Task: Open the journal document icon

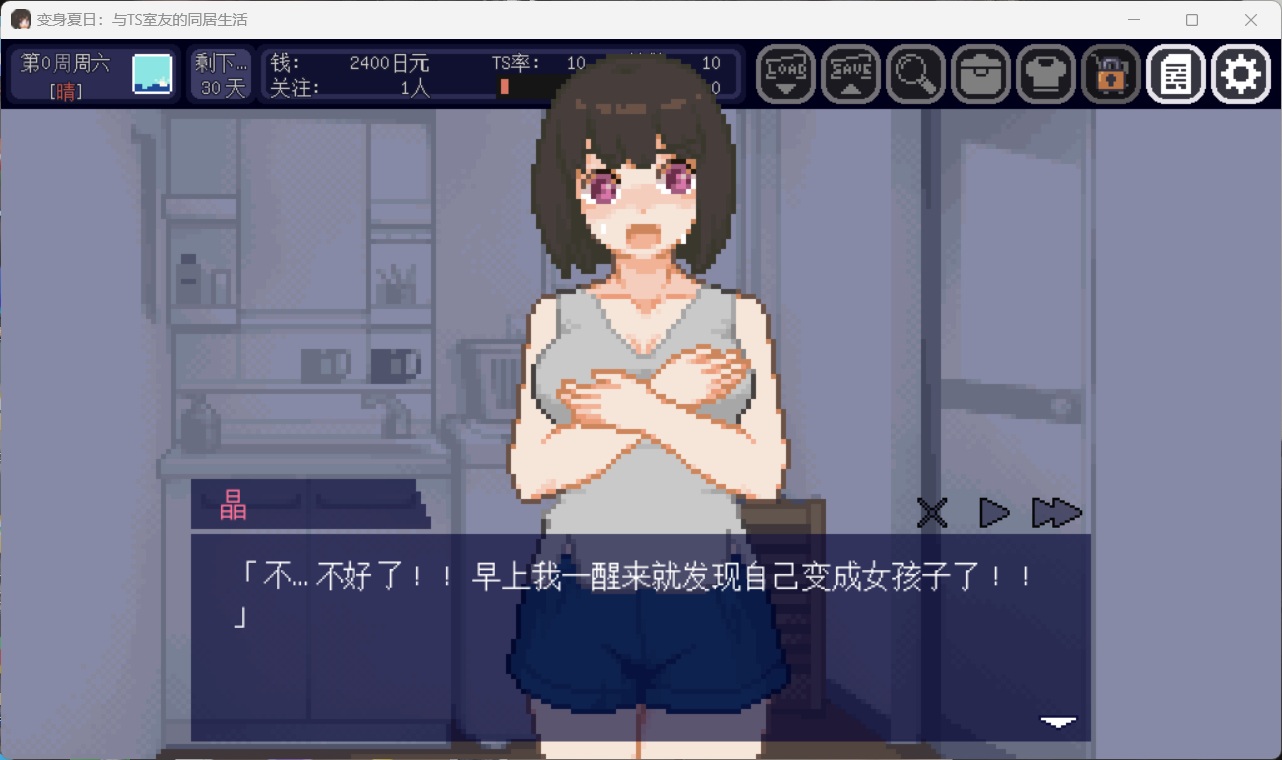Action: (x=1176, y=74)
